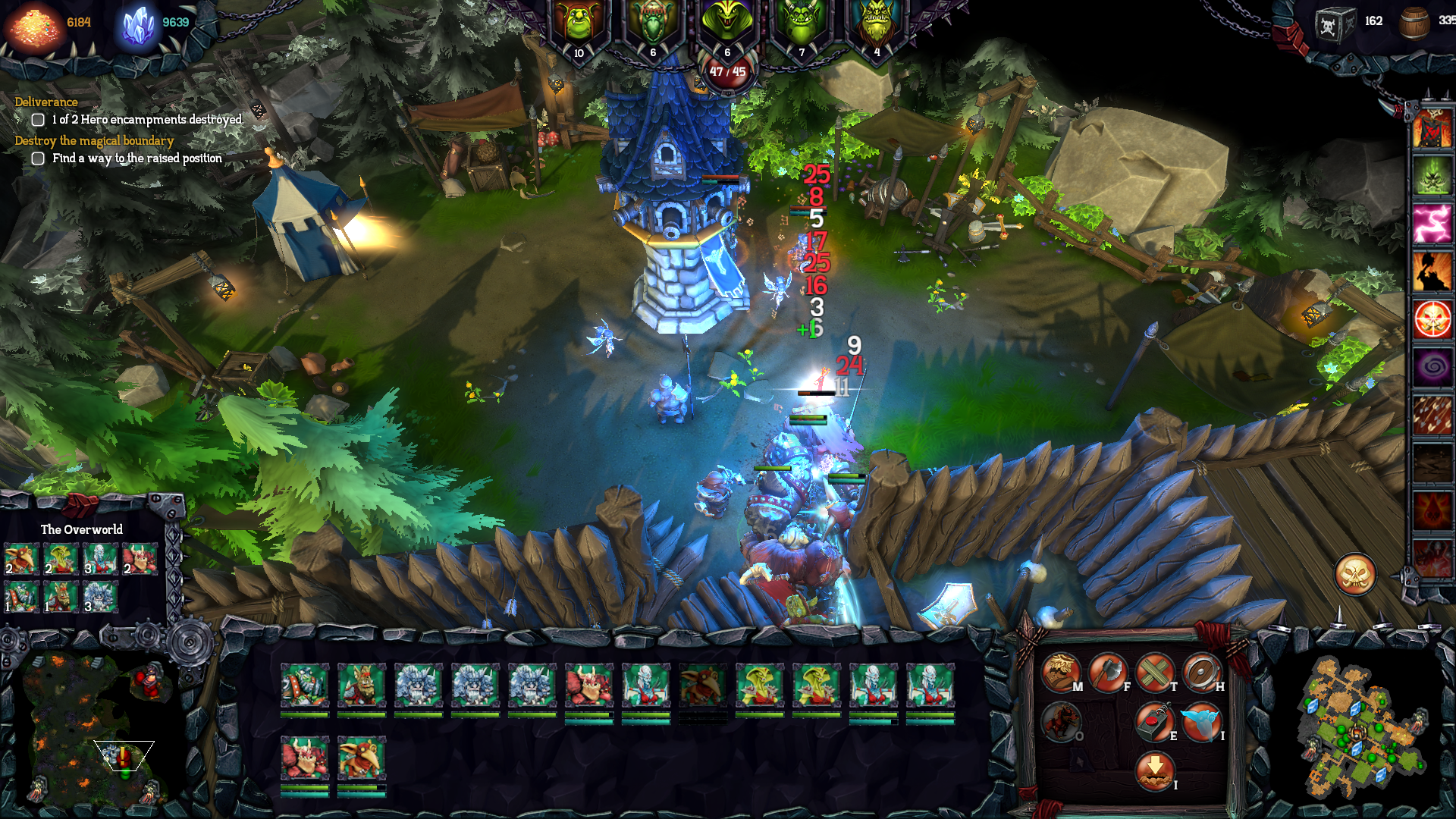Click the round skull button
This screenshot has height=819, width=1456.
point(1355,575)
